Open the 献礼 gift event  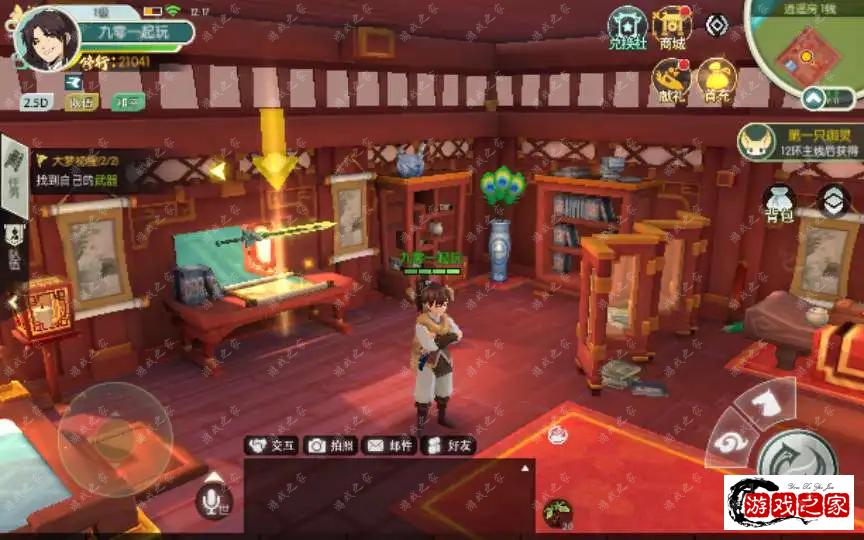(x=670, y=79)
